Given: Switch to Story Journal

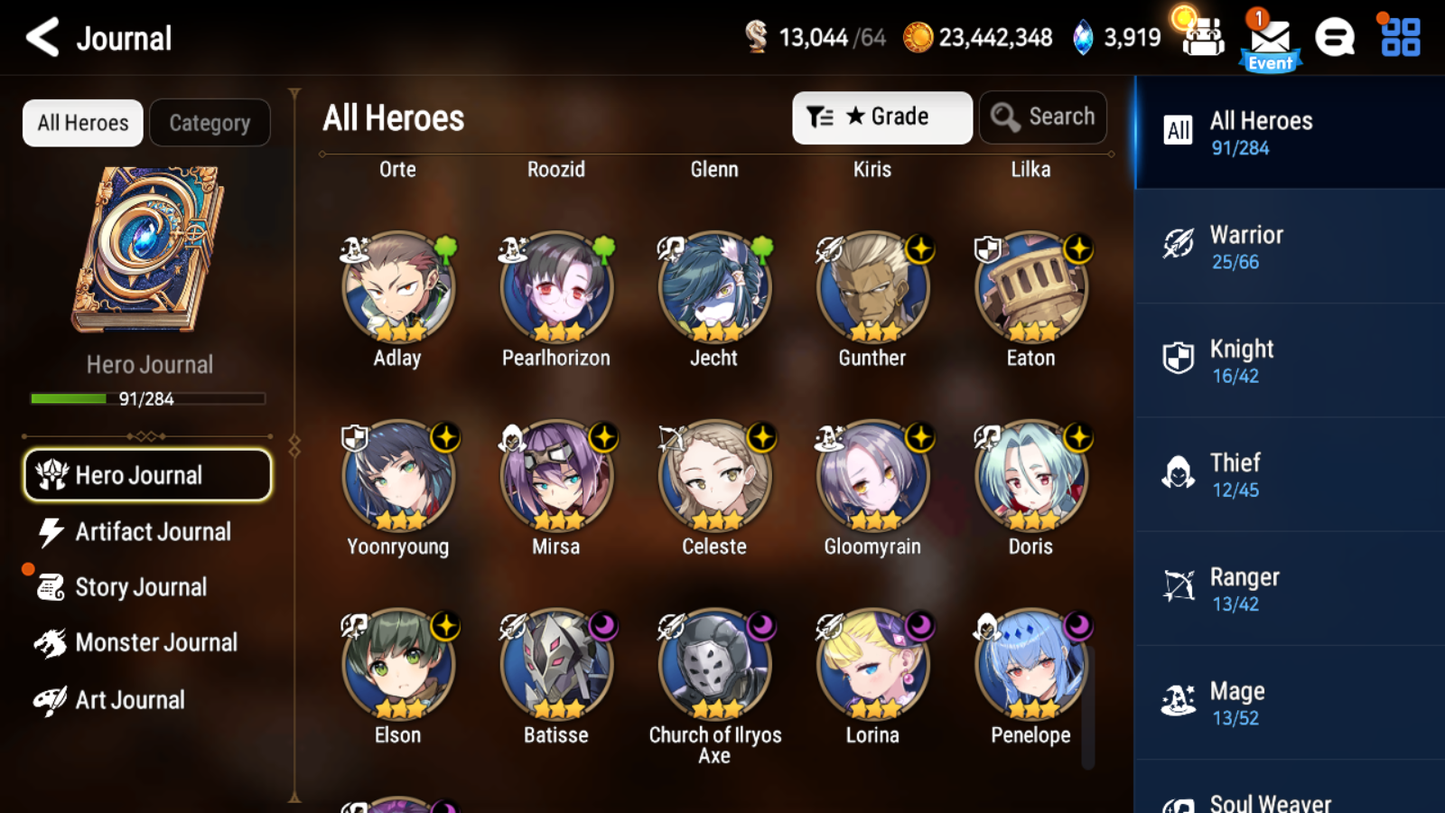Looking at the screenshot, I should [142, 587].
